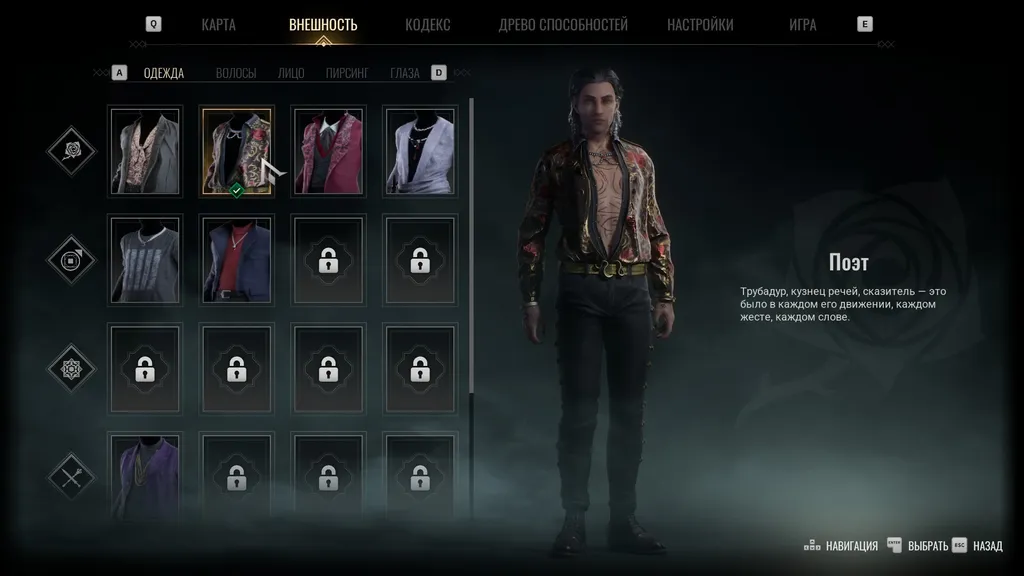
Task: Choose the Пирсинг category
Action: [347, 73]
